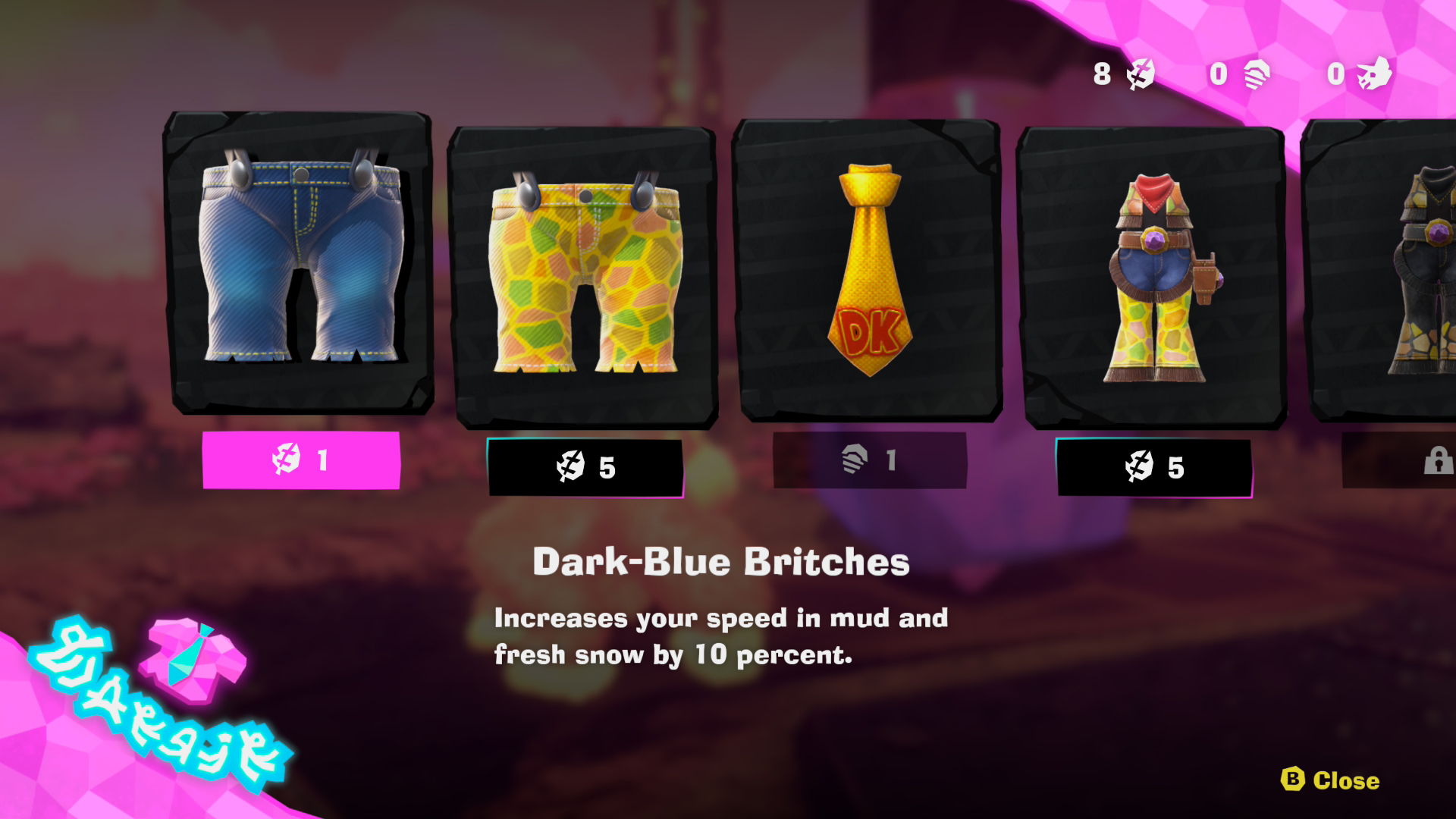Image resolution: width=1456 pixels, height=819 pixels.
Task: Purchase the giraffe-pattern britches for 5 fossils
Action: point(585,467)
